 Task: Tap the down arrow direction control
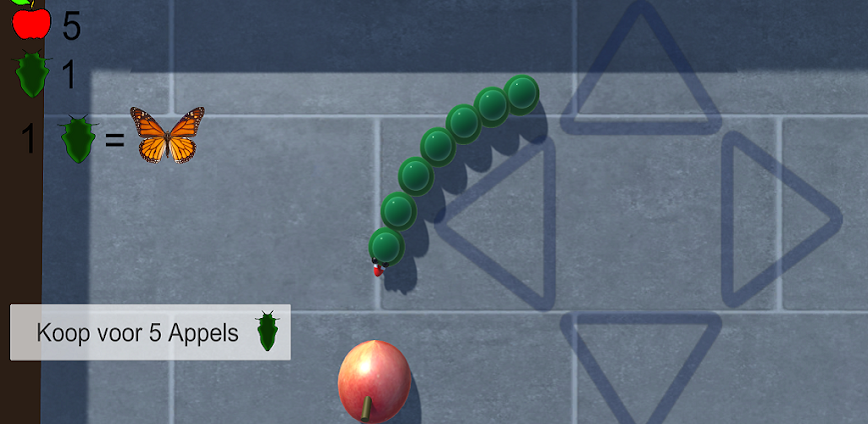[x=640, y=360]
